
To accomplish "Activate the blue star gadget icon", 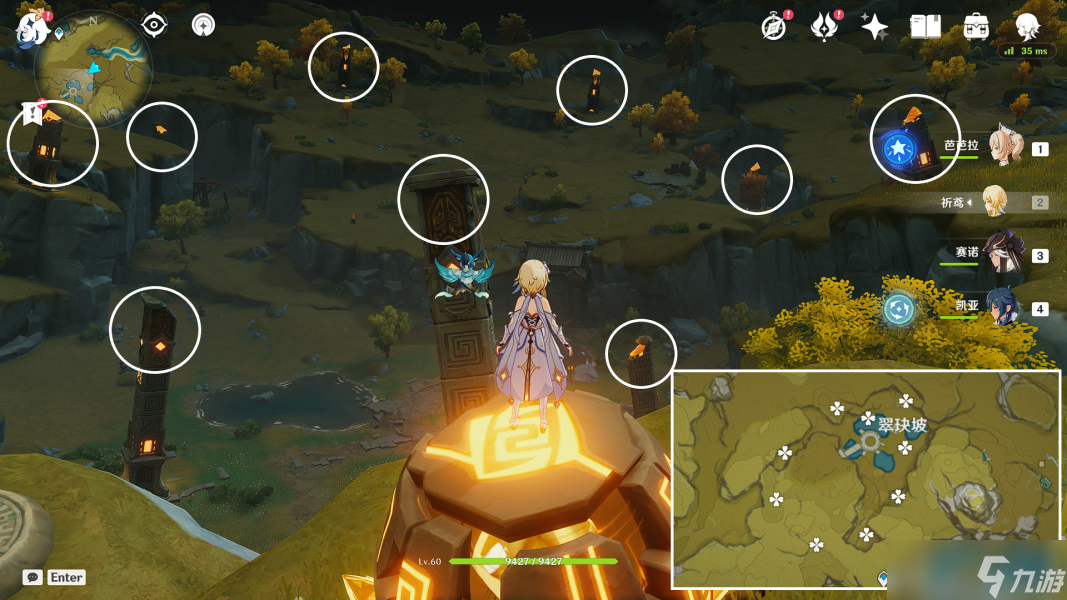I will tap(898, 150).
